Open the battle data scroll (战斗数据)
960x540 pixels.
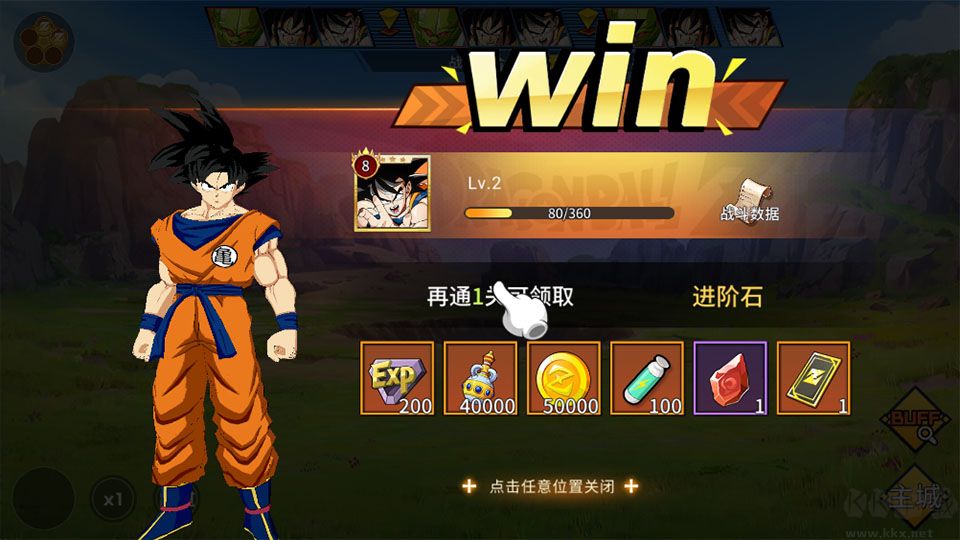pyautogui.click(x=750, y=199)
